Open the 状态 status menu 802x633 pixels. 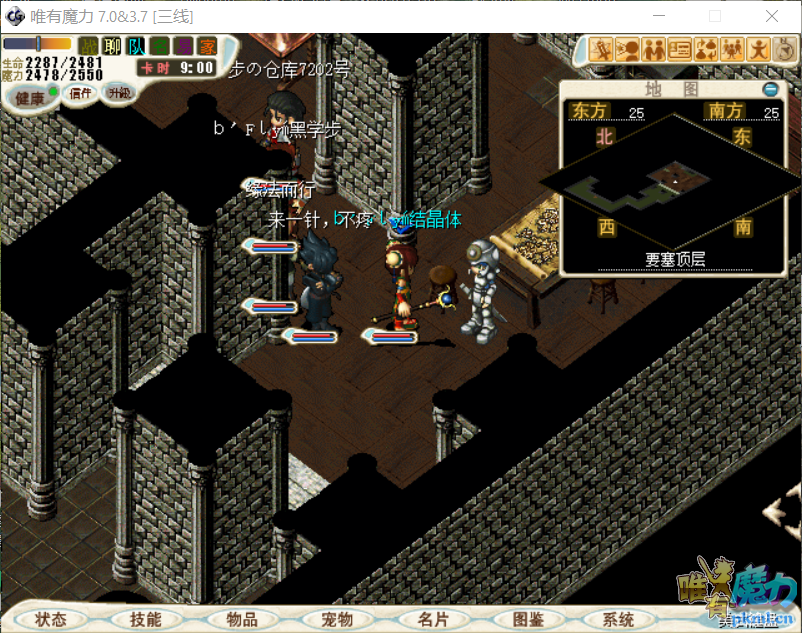[51, 619]
